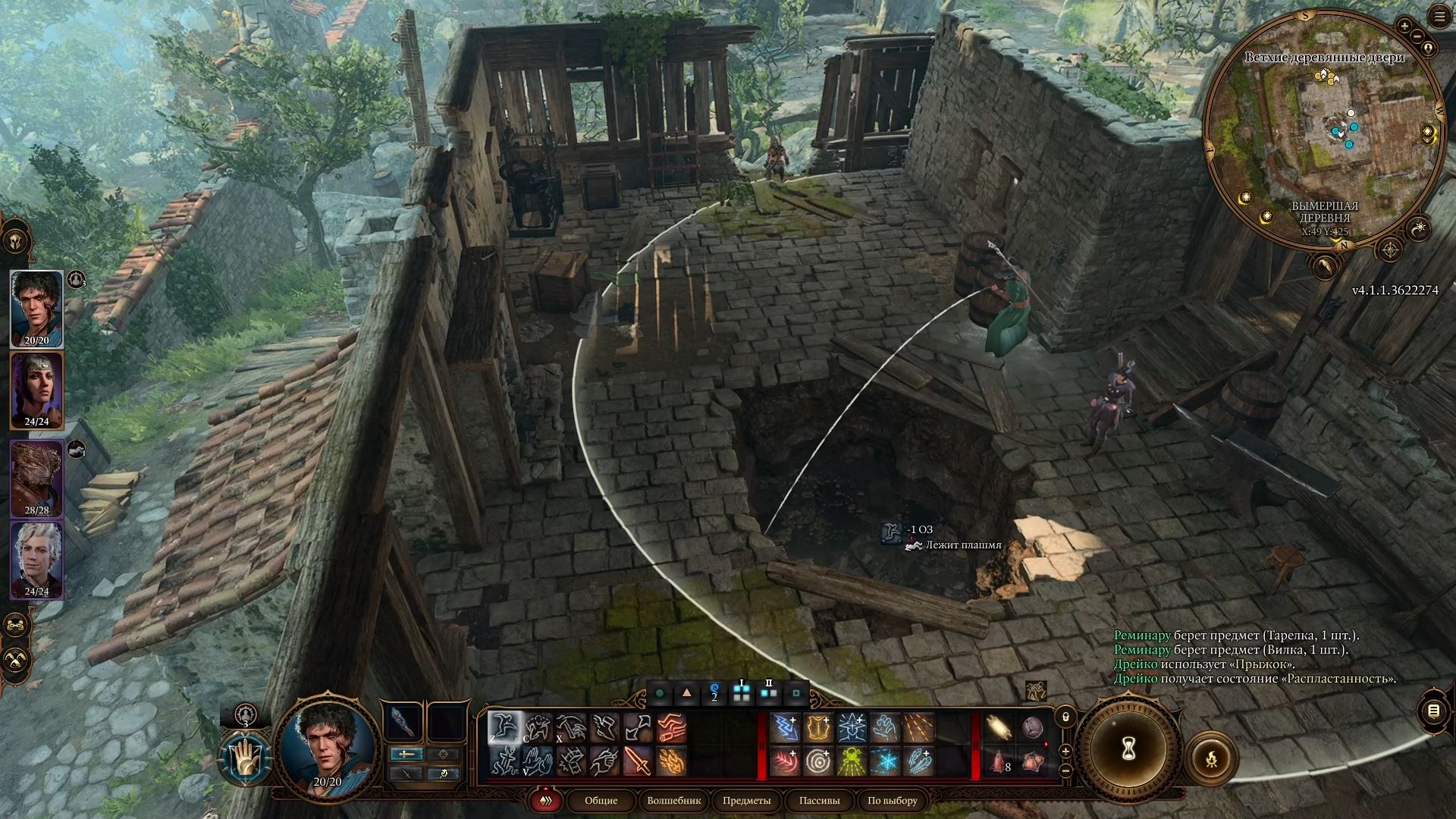Show the Предметы hotbar tab
This screenshot has height=819, width=1456.
pos(746,800)
